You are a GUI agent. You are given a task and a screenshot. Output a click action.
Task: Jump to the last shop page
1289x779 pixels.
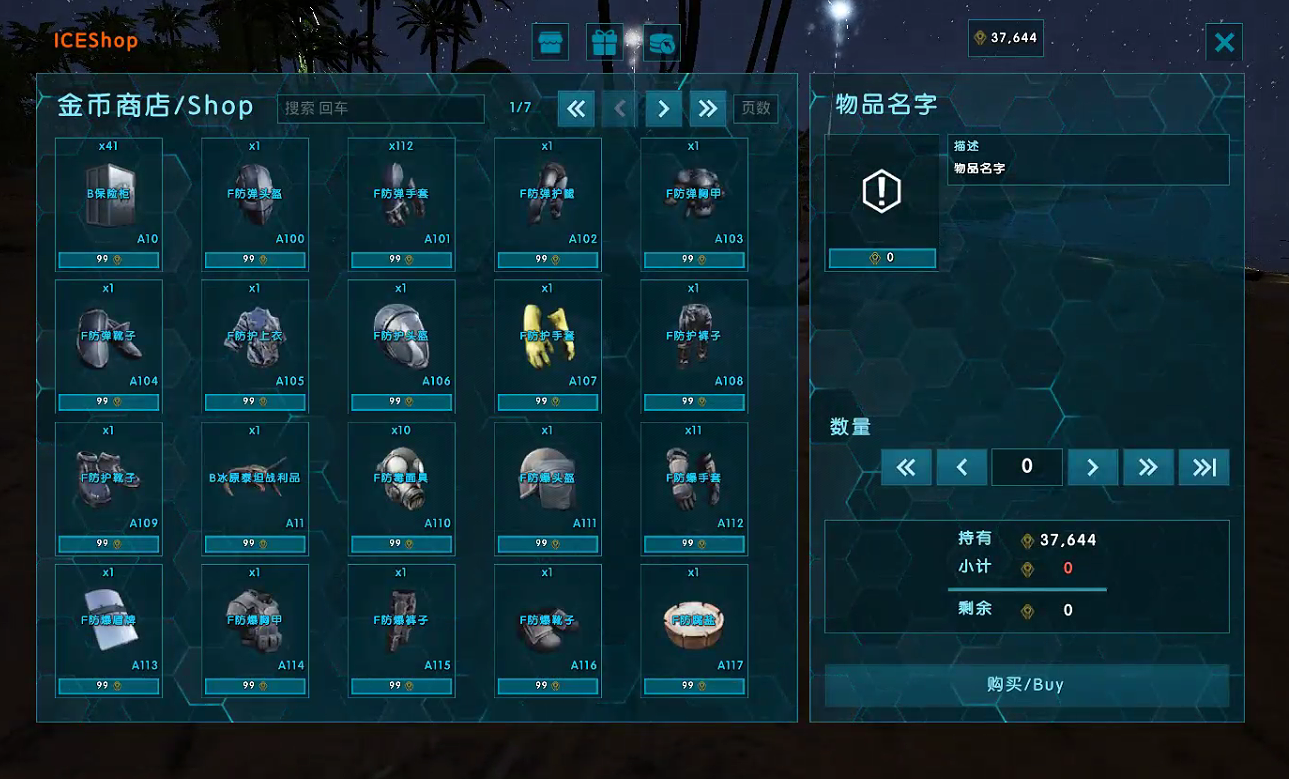point(707,109)
